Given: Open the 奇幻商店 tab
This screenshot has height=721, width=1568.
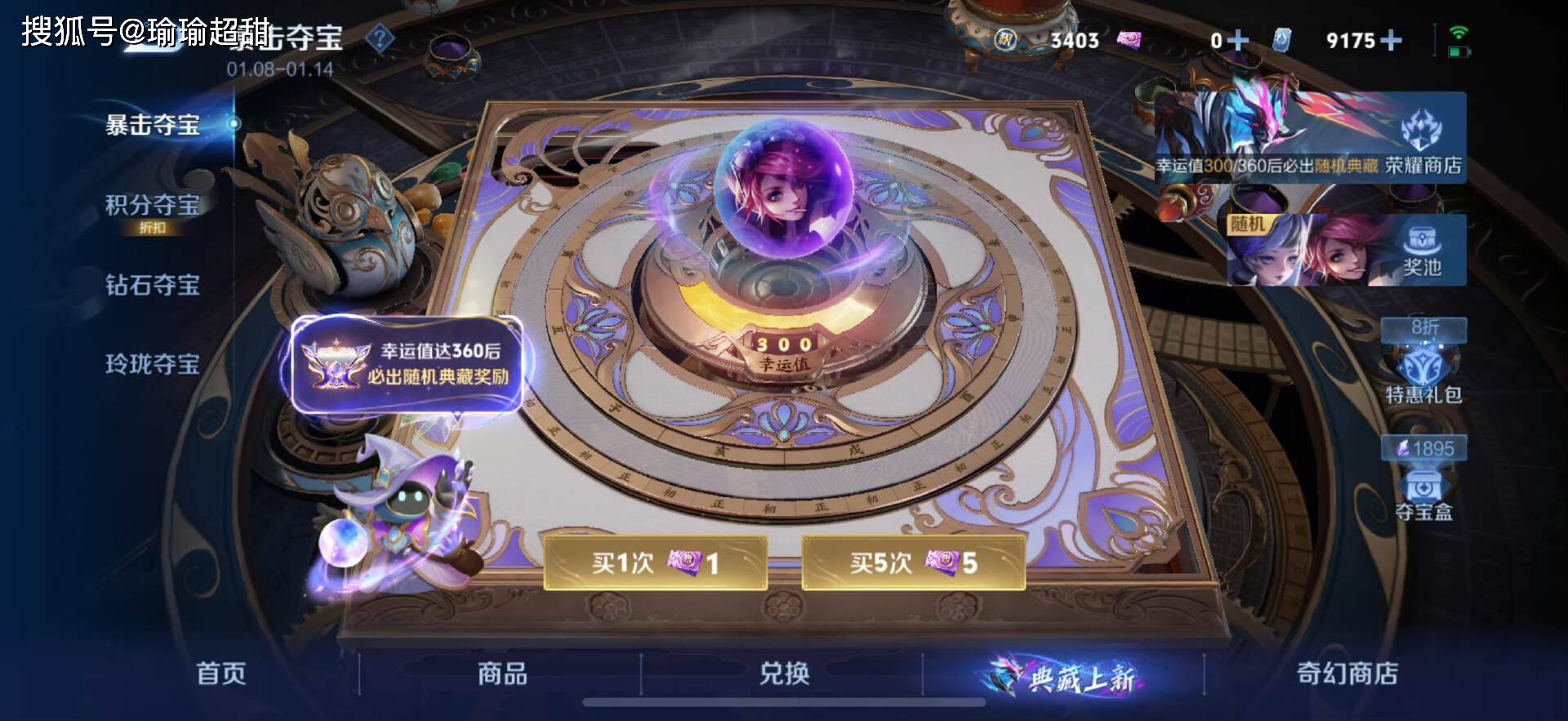Looking at the screenshot, I should (x=1347, y=674).
